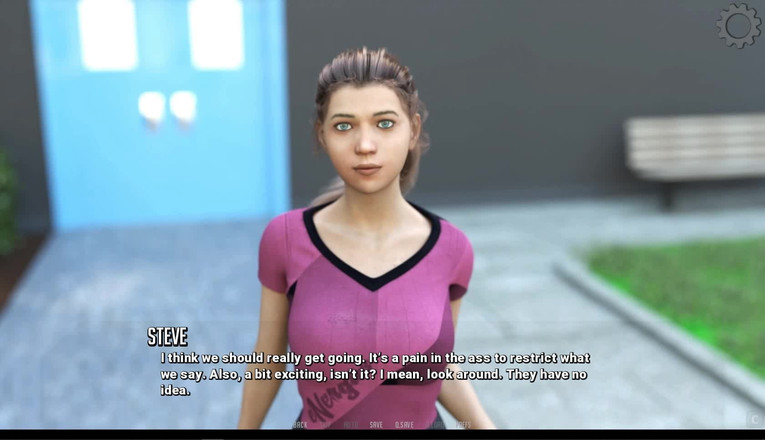Quick save with Q.Save

tap(404, 425)
